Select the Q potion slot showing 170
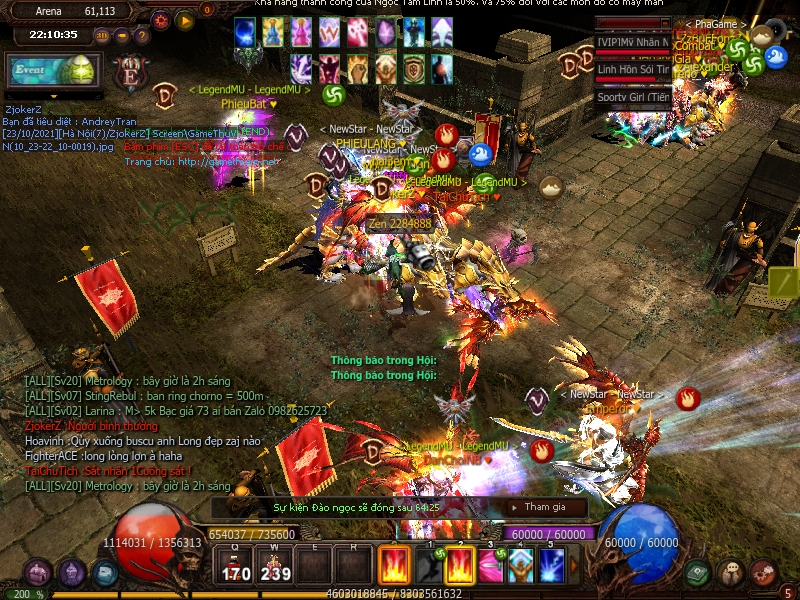 (236, 566)
